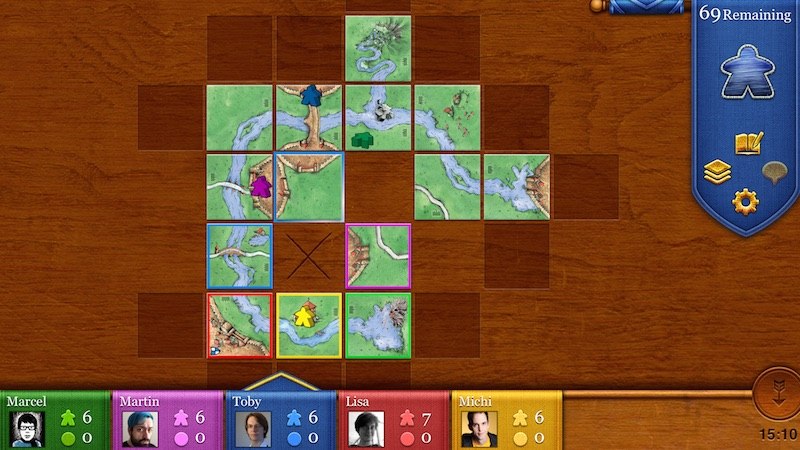
Task: Select the yellow-bordered tile with yellow meeple
Action: click(x=309, y=325)
